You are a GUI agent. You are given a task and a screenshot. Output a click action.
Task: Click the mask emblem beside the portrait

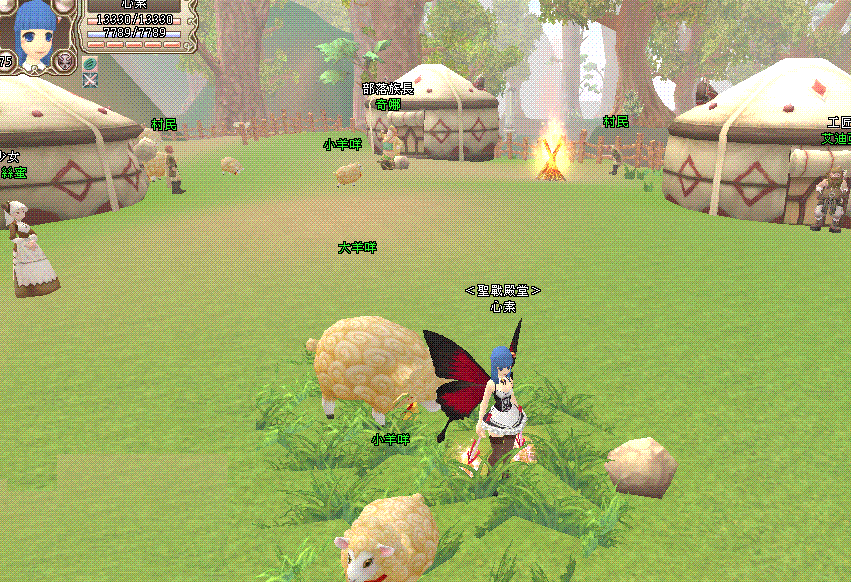coord(64,58)
